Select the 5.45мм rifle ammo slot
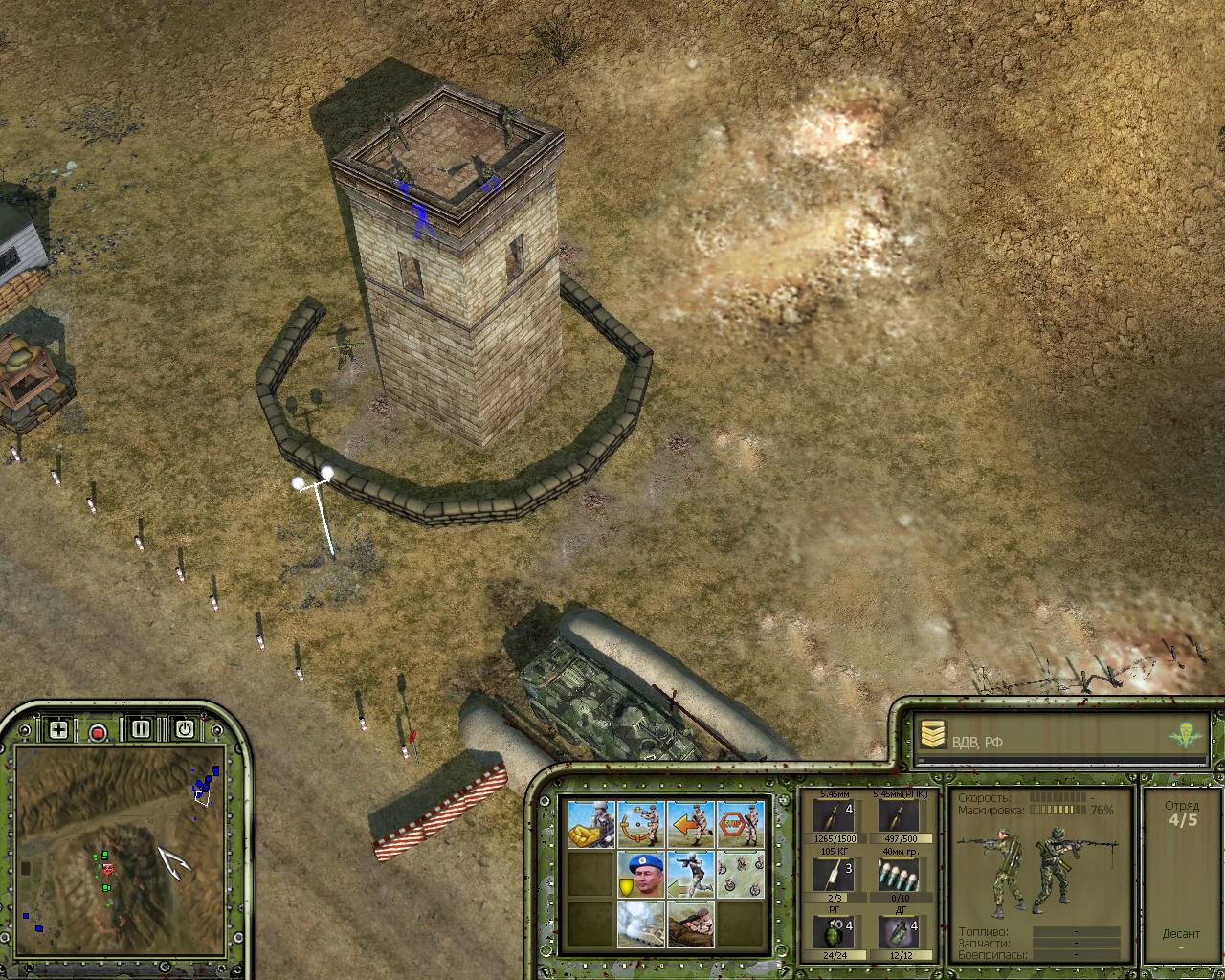 tap(835, 816)
